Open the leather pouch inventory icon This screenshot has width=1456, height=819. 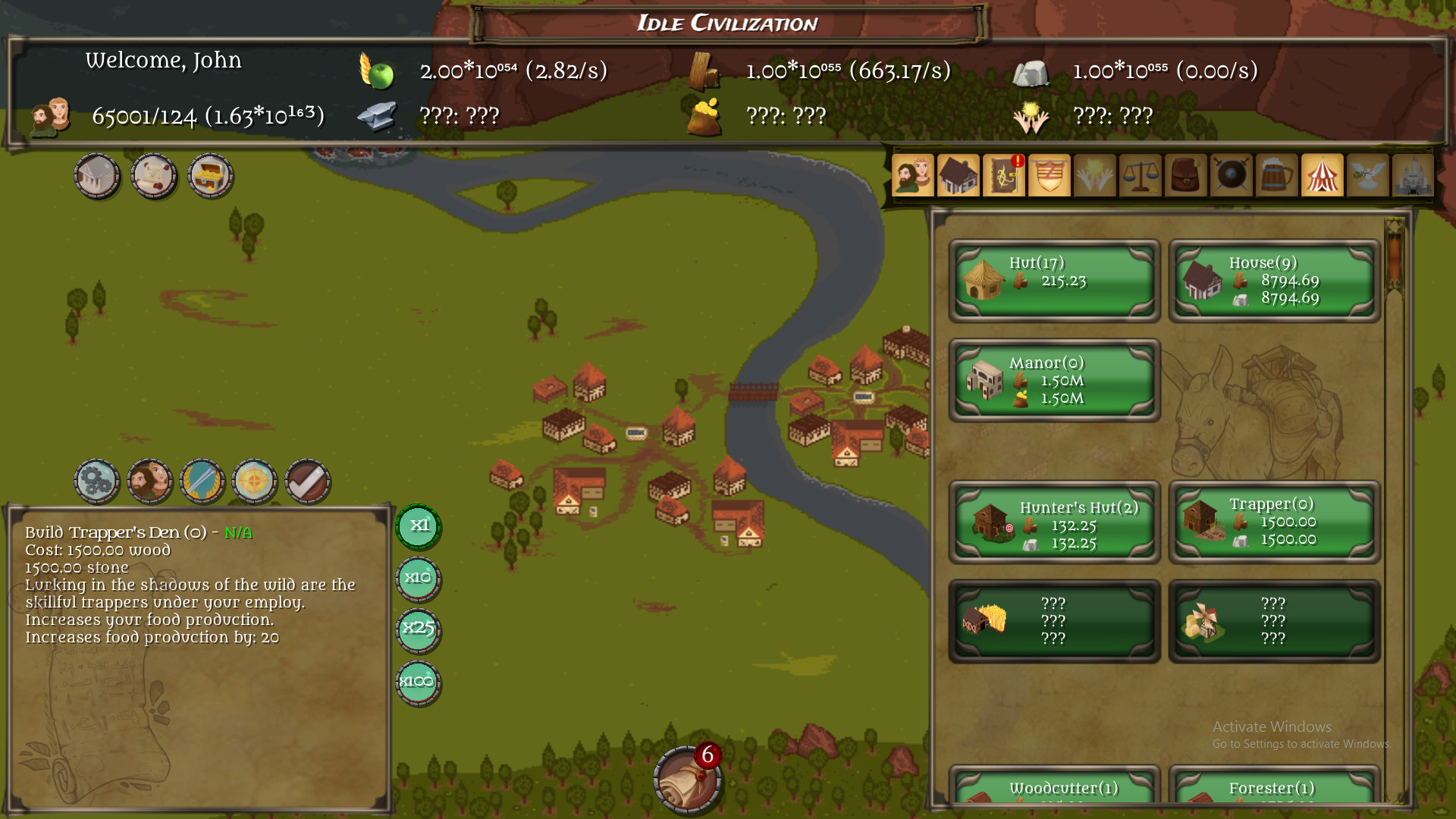click(1186, 175)
